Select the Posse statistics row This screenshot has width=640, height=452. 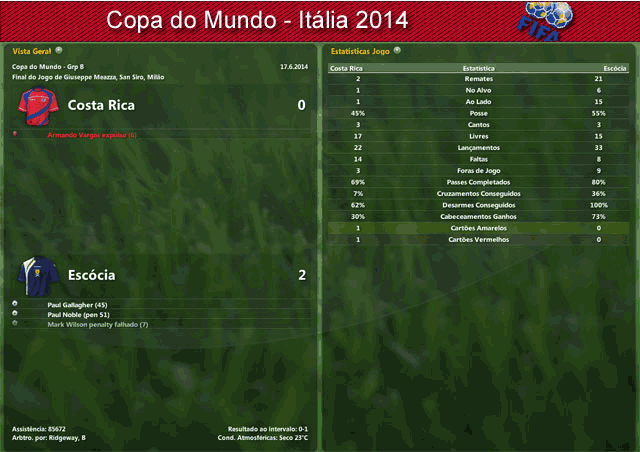pos(478,114)
